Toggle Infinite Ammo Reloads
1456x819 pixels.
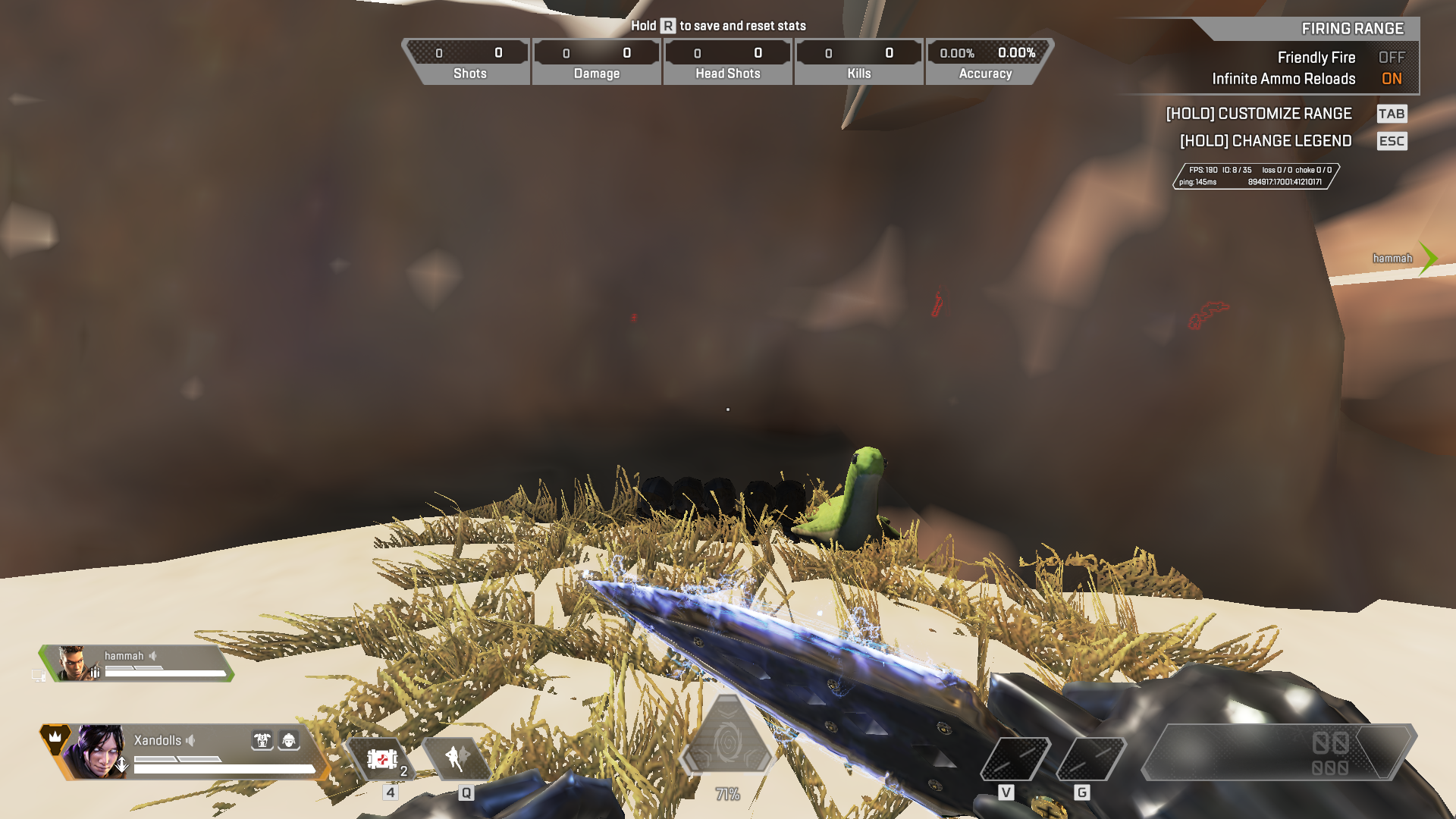(x=1391, y=79)
